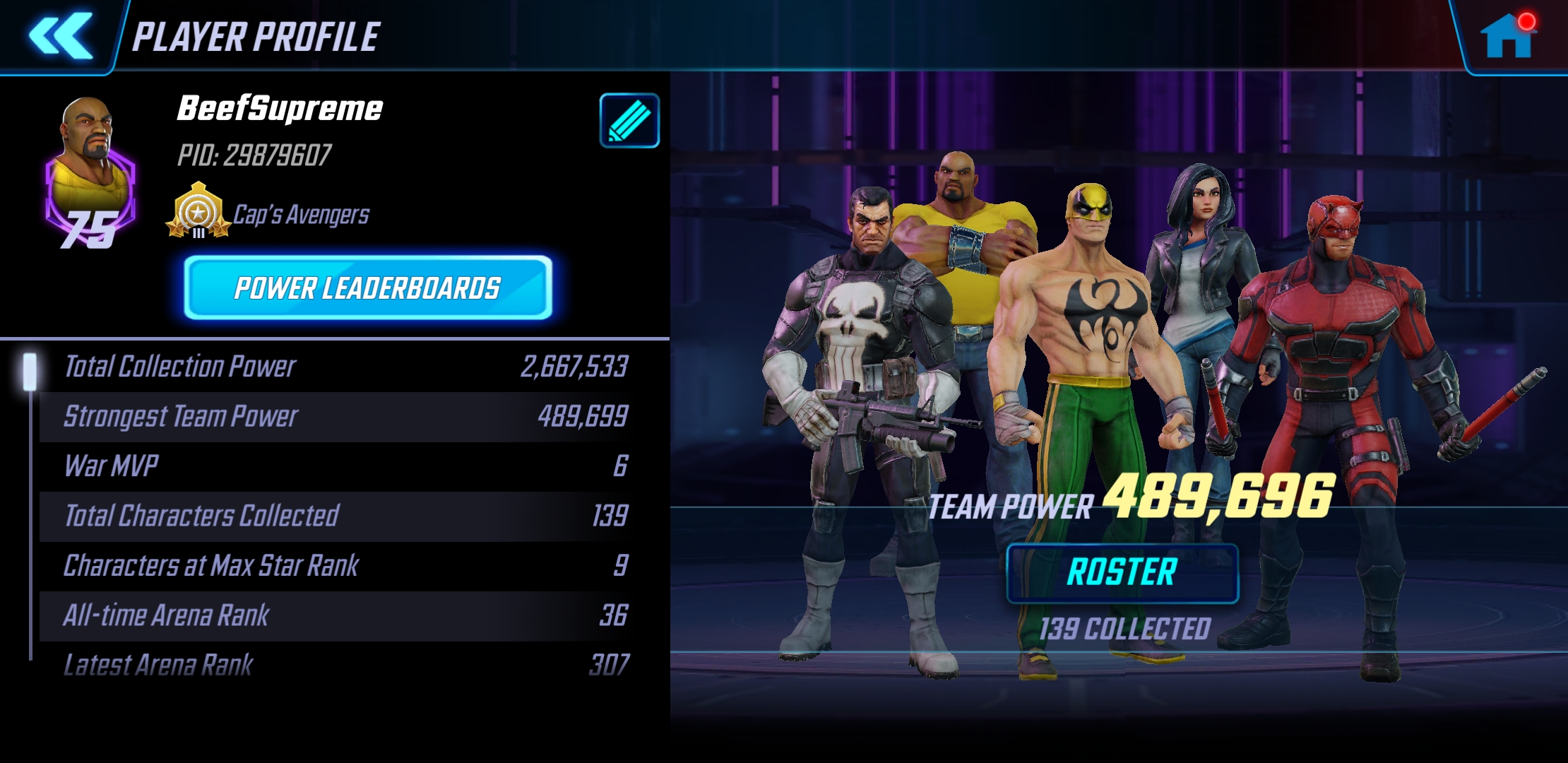Select the Cap's Avengers alliance badge
This screenshot has width=1568, height=763.
point(198,211)
